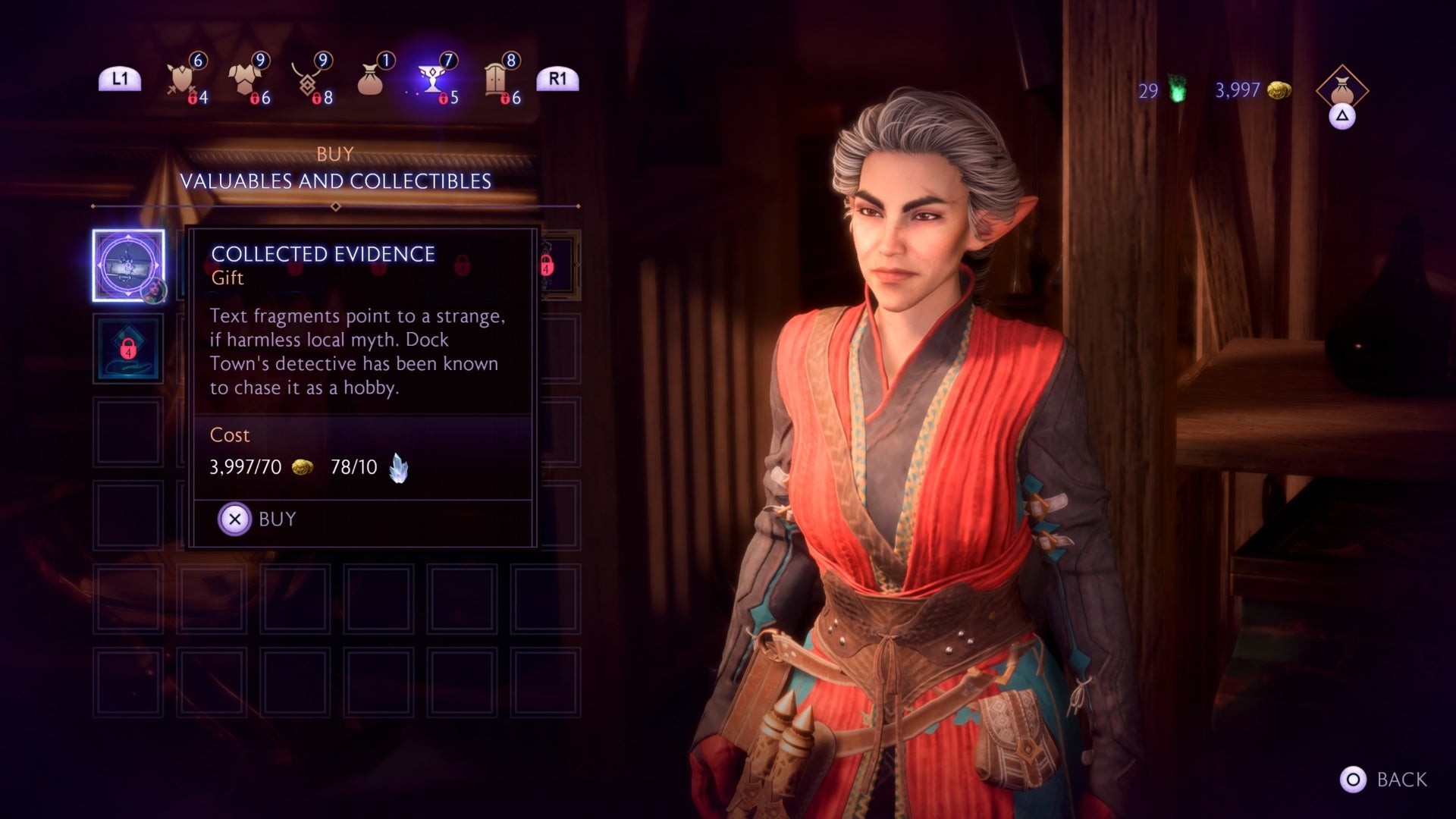Select the Buy mode header

point(335,154)
